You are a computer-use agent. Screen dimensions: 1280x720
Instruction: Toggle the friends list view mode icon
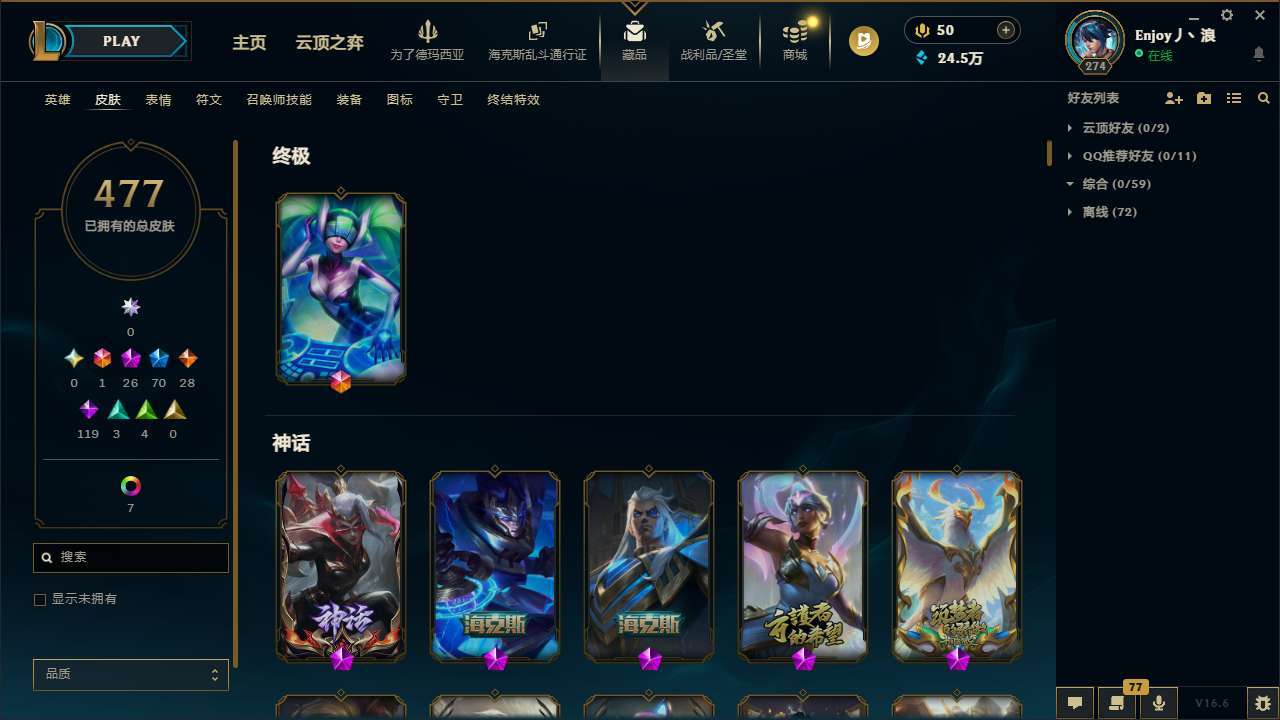pyautogui.click(x=1234, y=98)
